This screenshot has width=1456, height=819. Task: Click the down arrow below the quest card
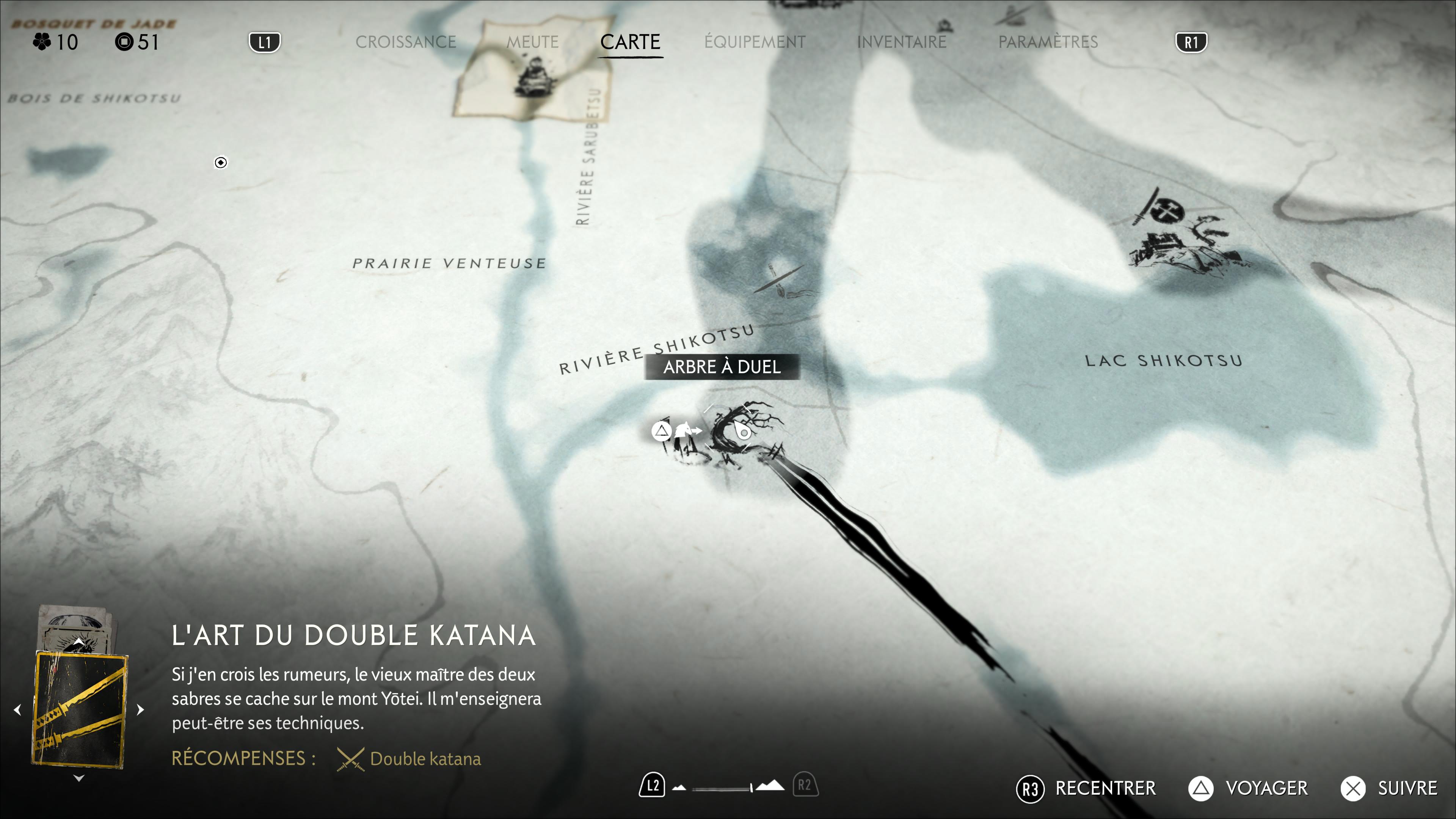[79, 778]
